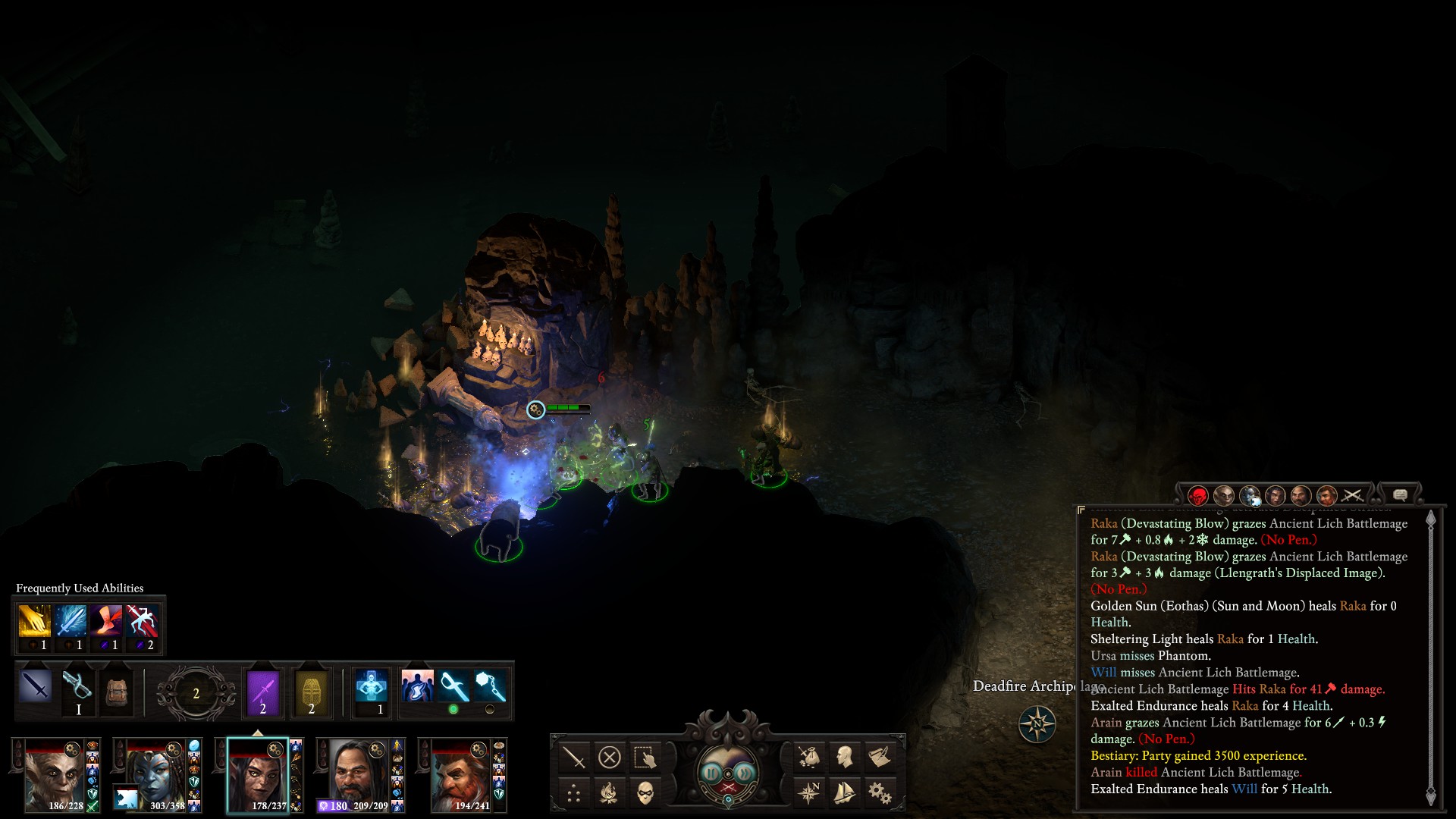1456x819 pixels.
Task: Switch combat log to the chat bubble tab
Action: (1400, 495)
